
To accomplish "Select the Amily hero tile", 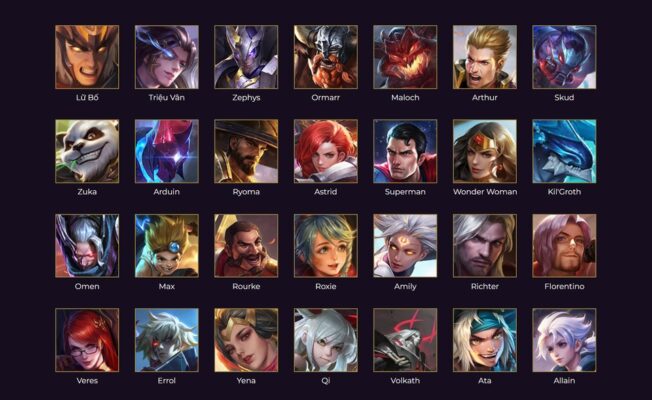I will point(405,245).
